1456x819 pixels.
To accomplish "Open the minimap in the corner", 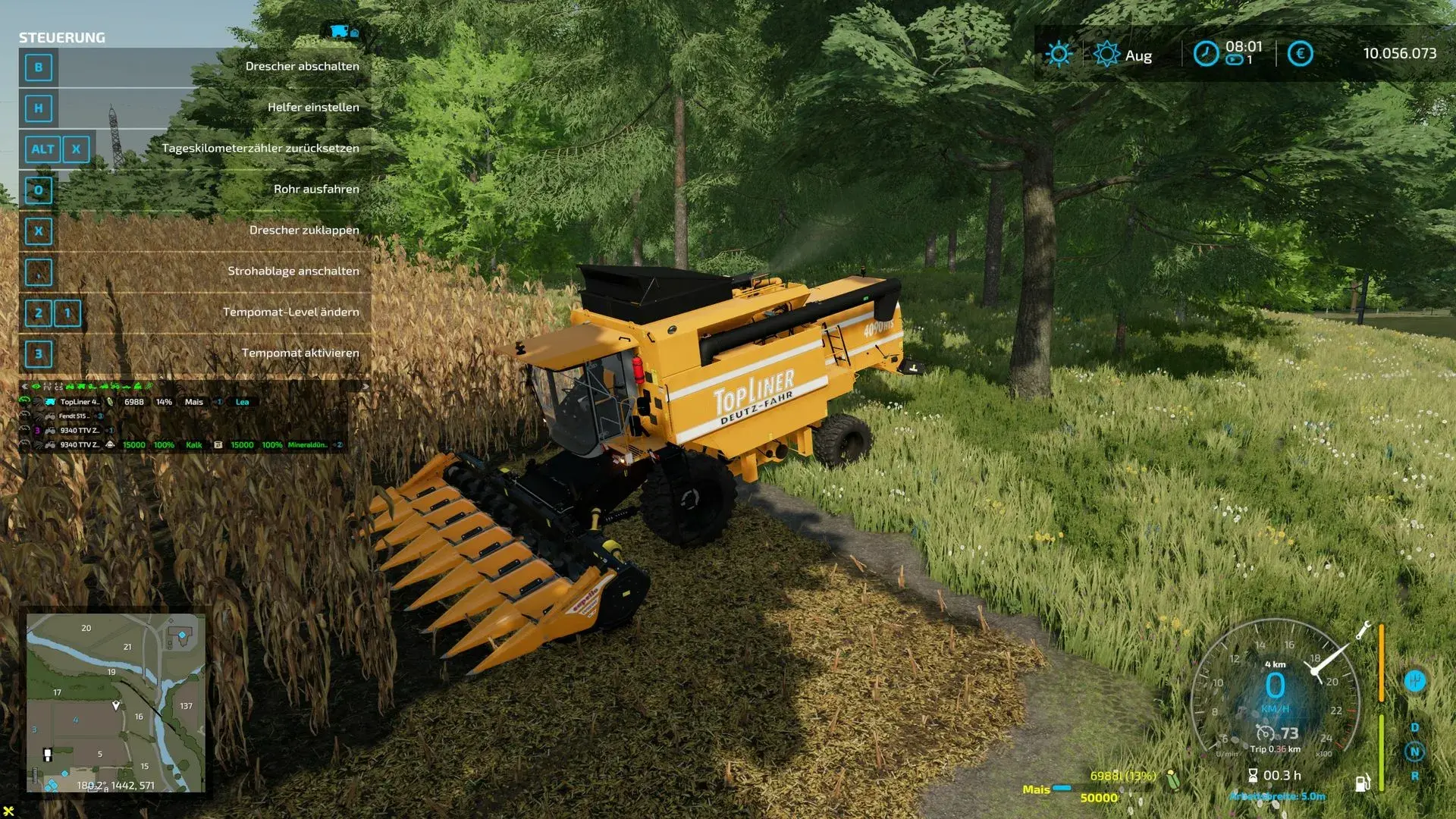I will [x=115, y=703].
